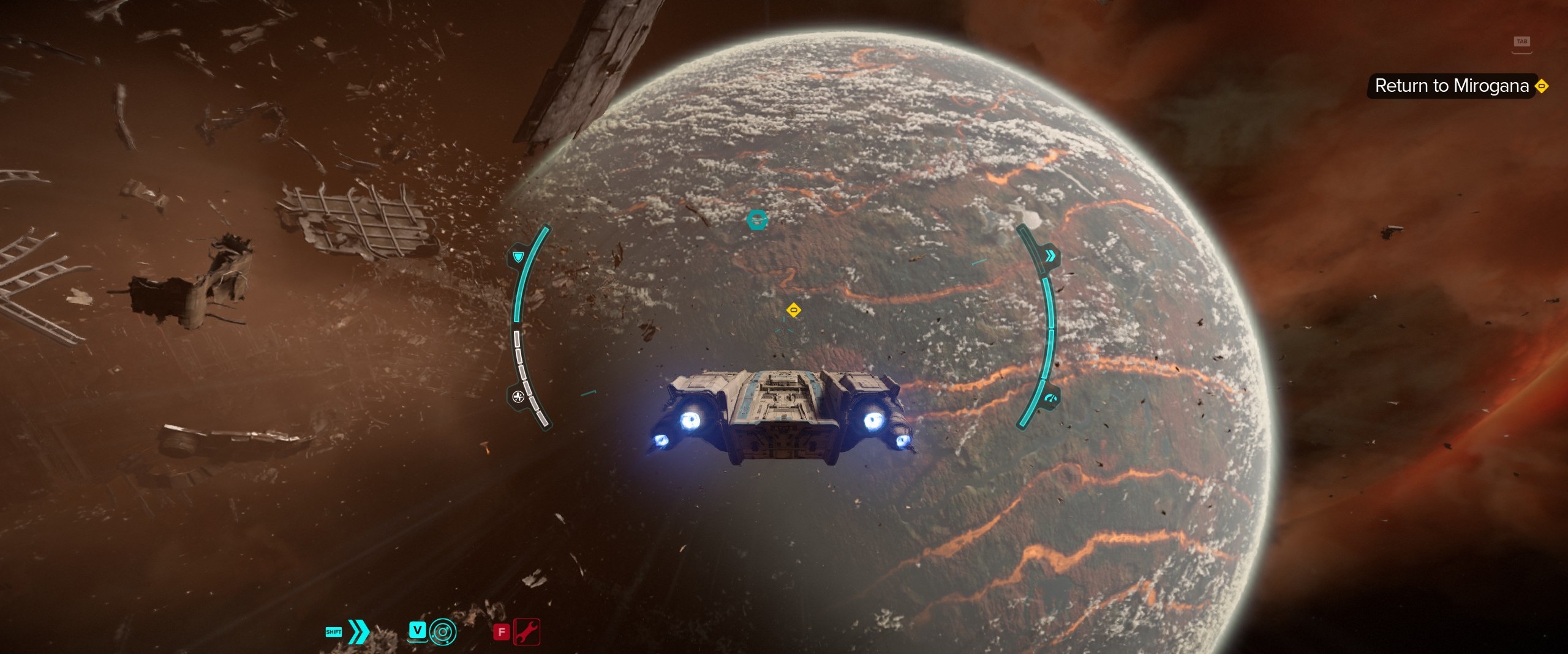Activate the boost chevrons ability icon

pos(358,631)
